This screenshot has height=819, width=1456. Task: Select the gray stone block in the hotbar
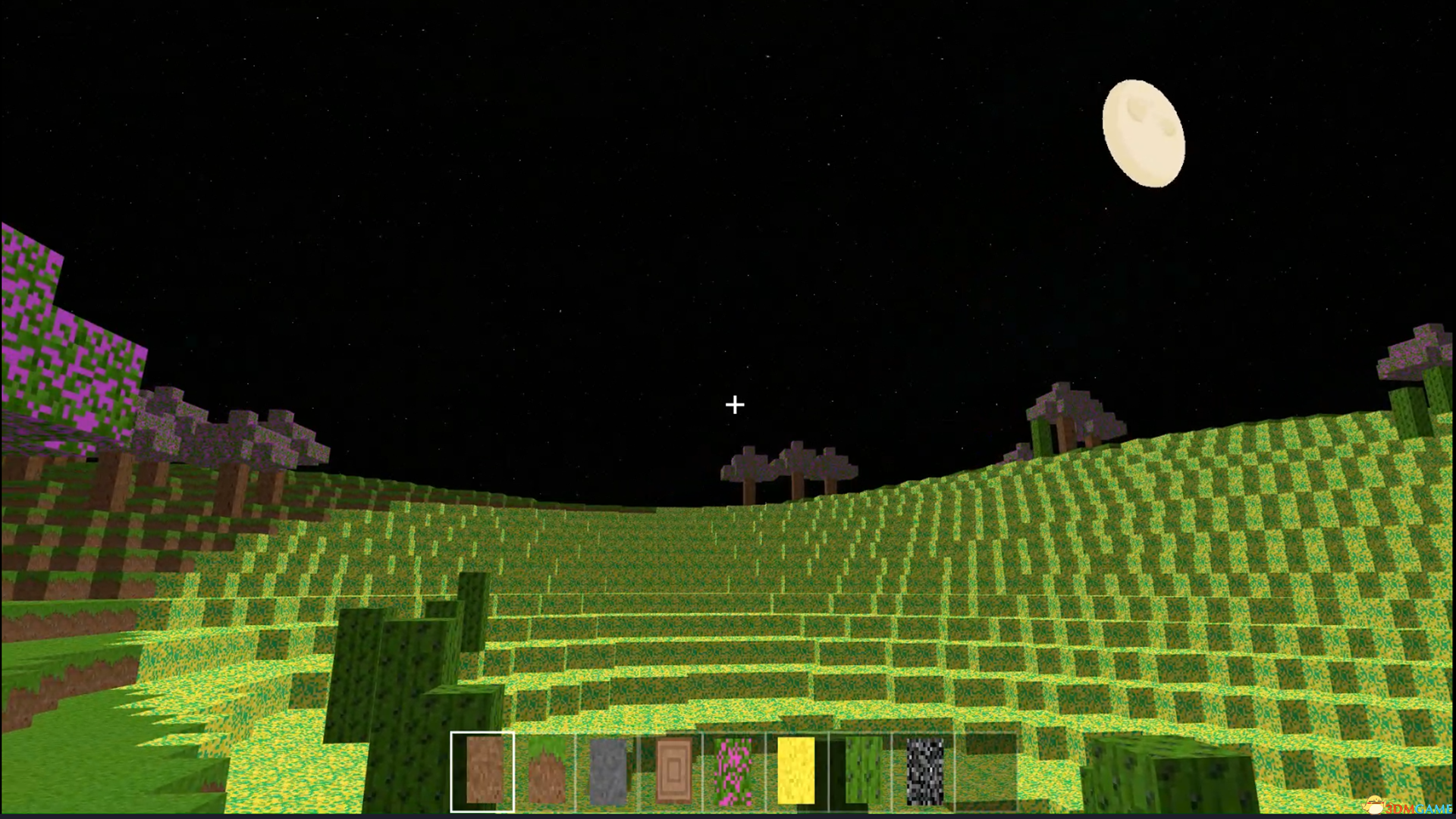(x=607, y=771)
